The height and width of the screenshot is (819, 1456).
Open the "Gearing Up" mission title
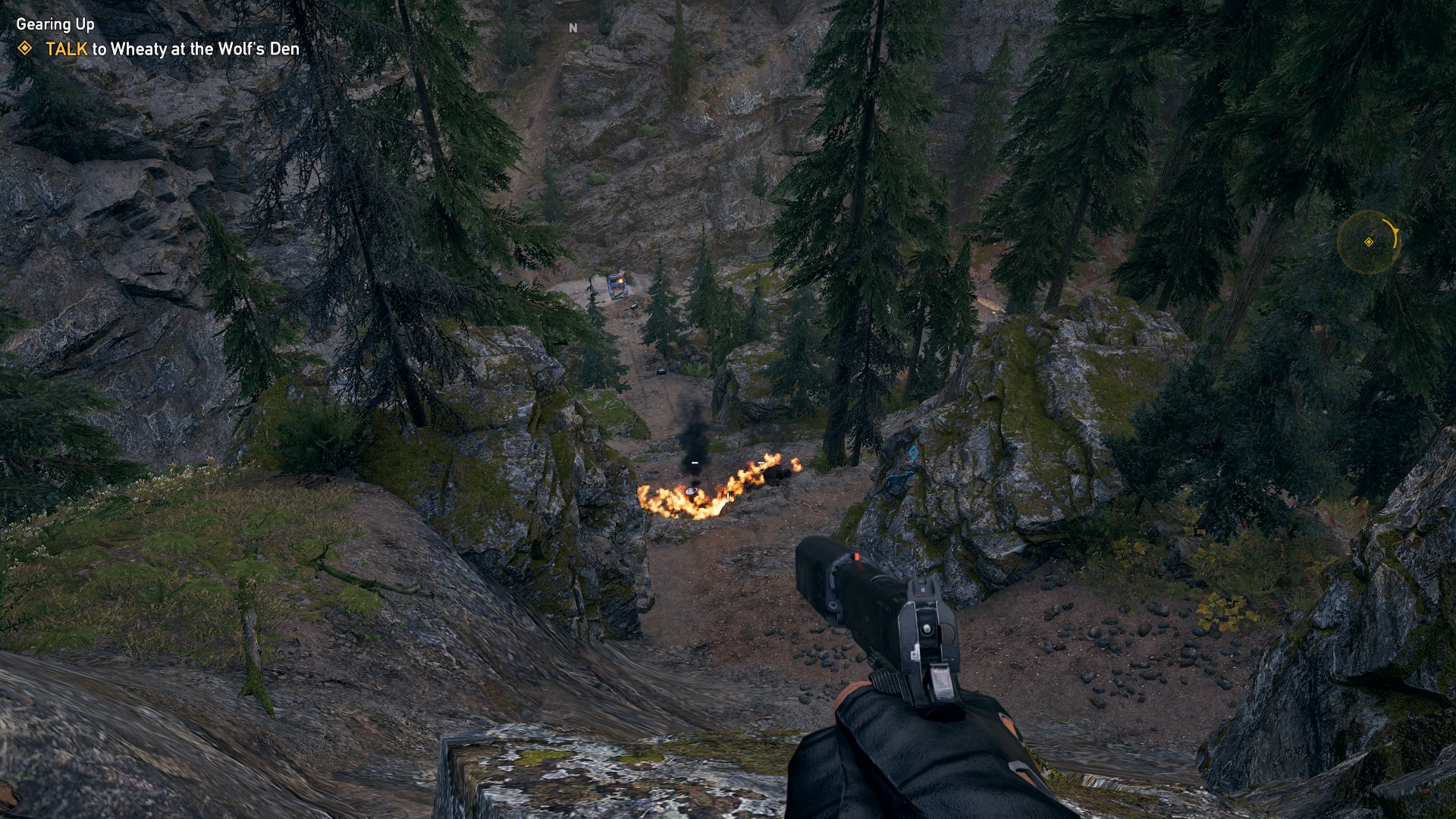(x=55, y=24)
